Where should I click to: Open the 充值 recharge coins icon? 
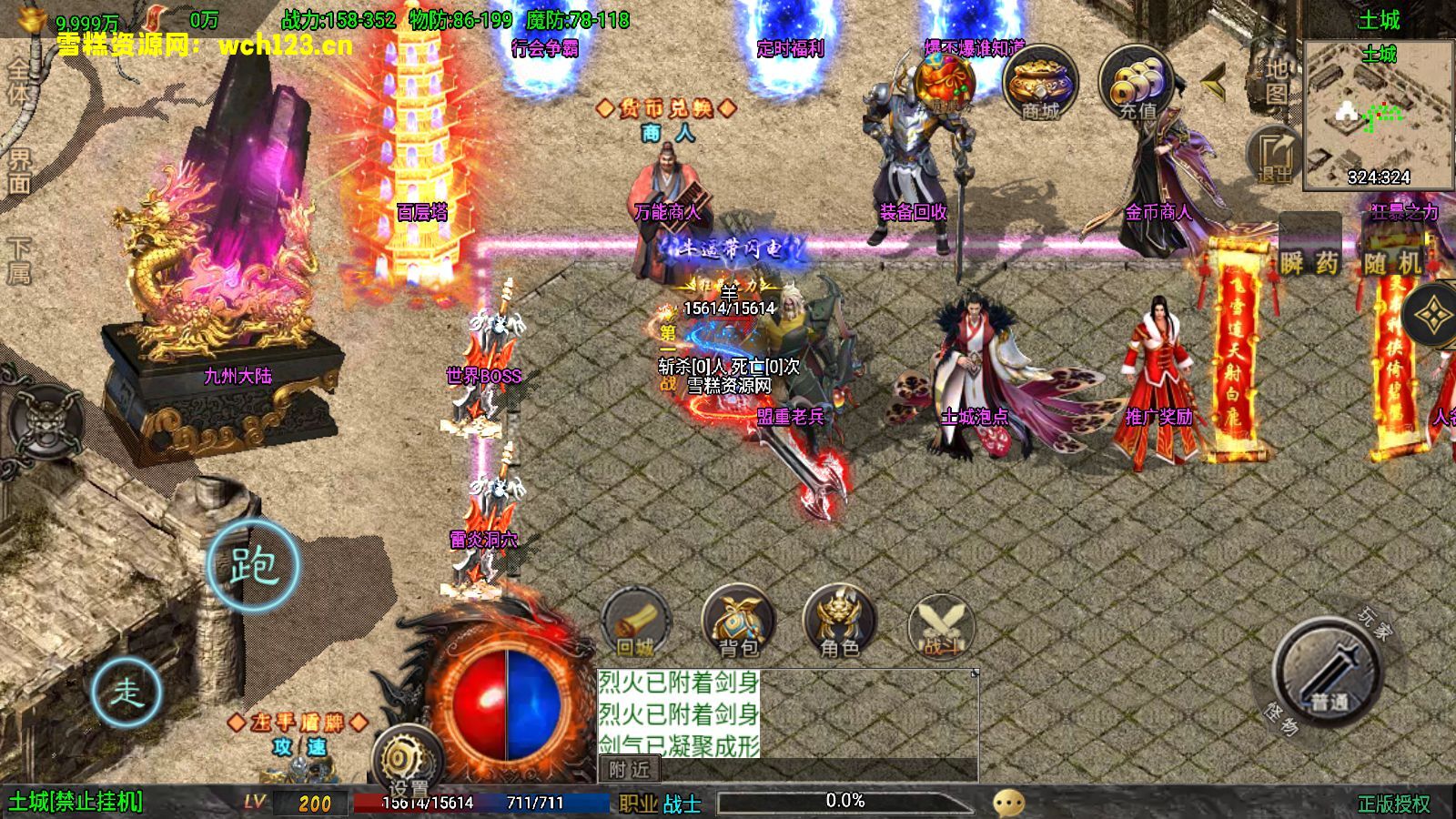click(x=1137, y=85)
